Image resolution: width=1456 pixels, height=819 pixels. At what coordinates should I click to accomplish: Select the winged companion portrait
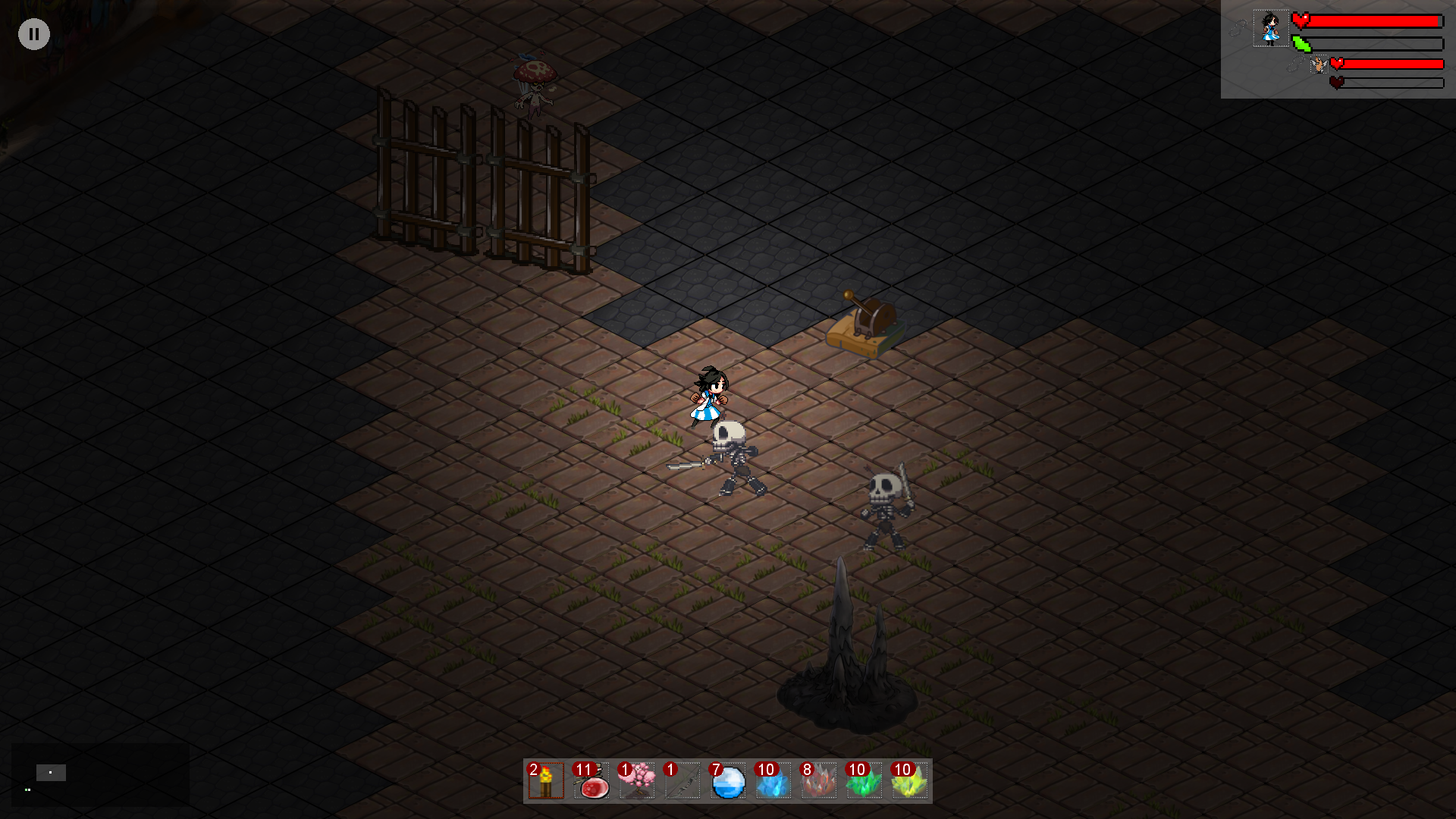point(1319,65)
